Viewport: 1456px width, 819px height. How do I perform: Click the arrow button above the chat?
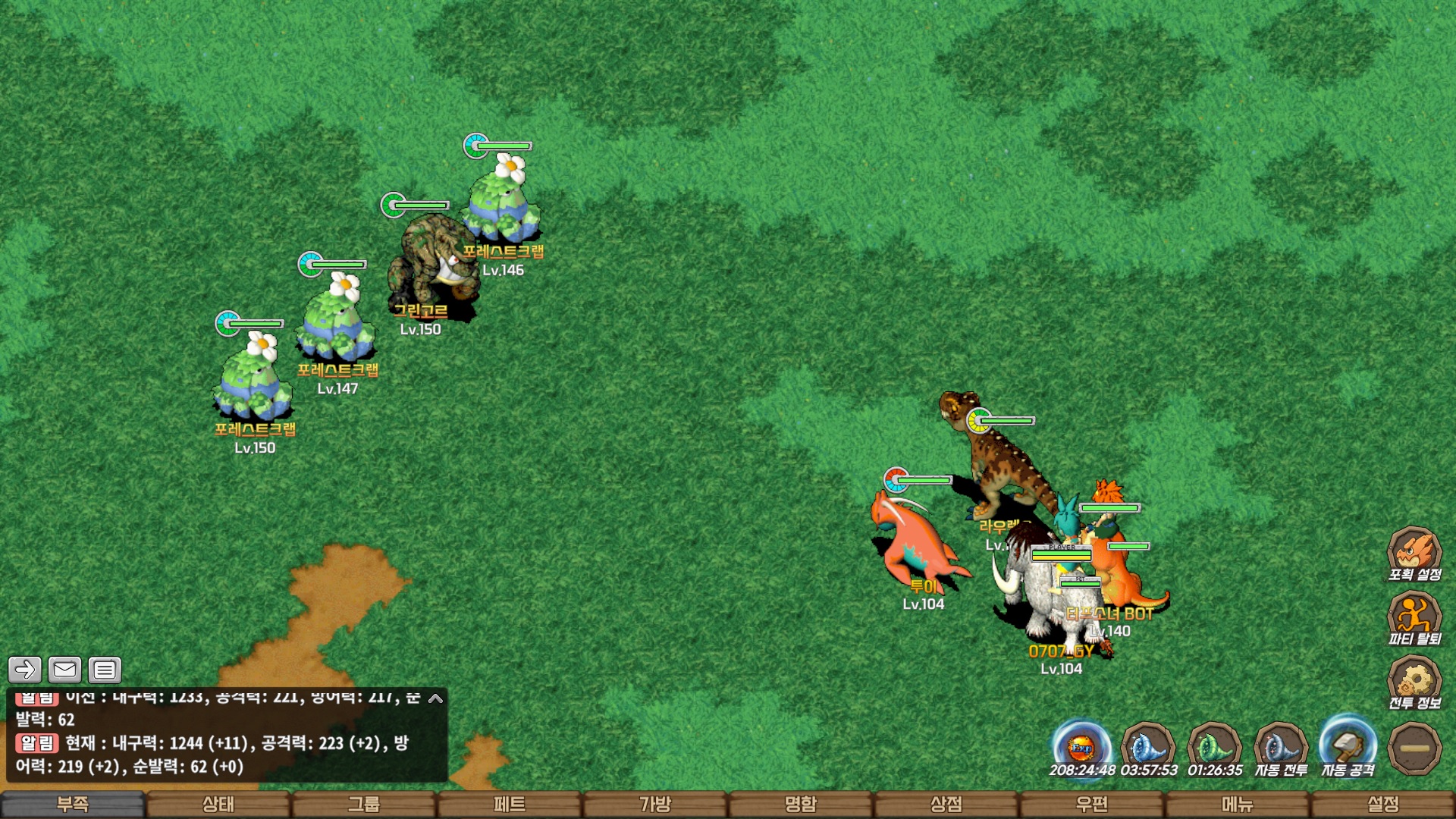click(x=24, y=670)
